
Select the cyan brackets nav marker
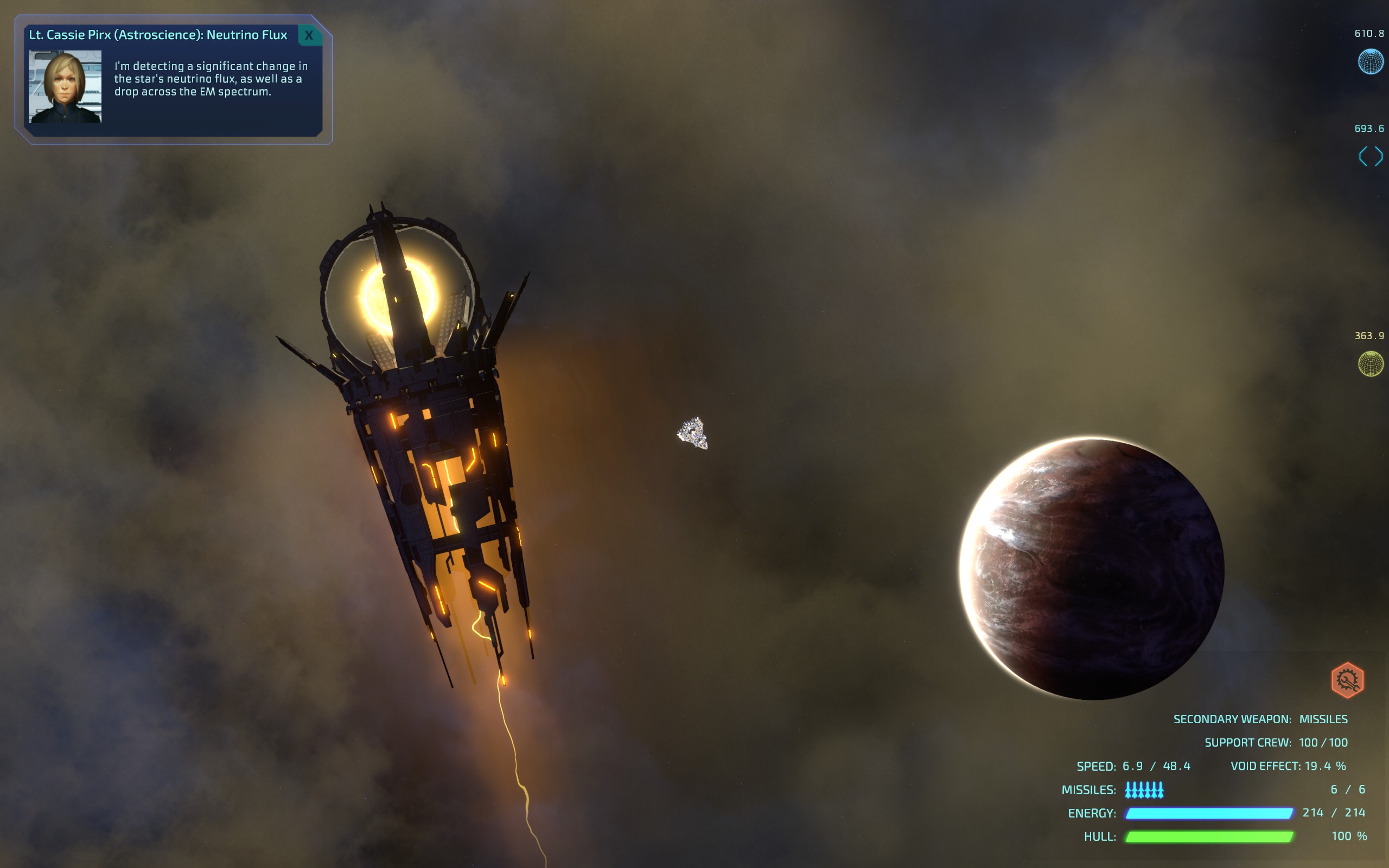(1370, 156)
